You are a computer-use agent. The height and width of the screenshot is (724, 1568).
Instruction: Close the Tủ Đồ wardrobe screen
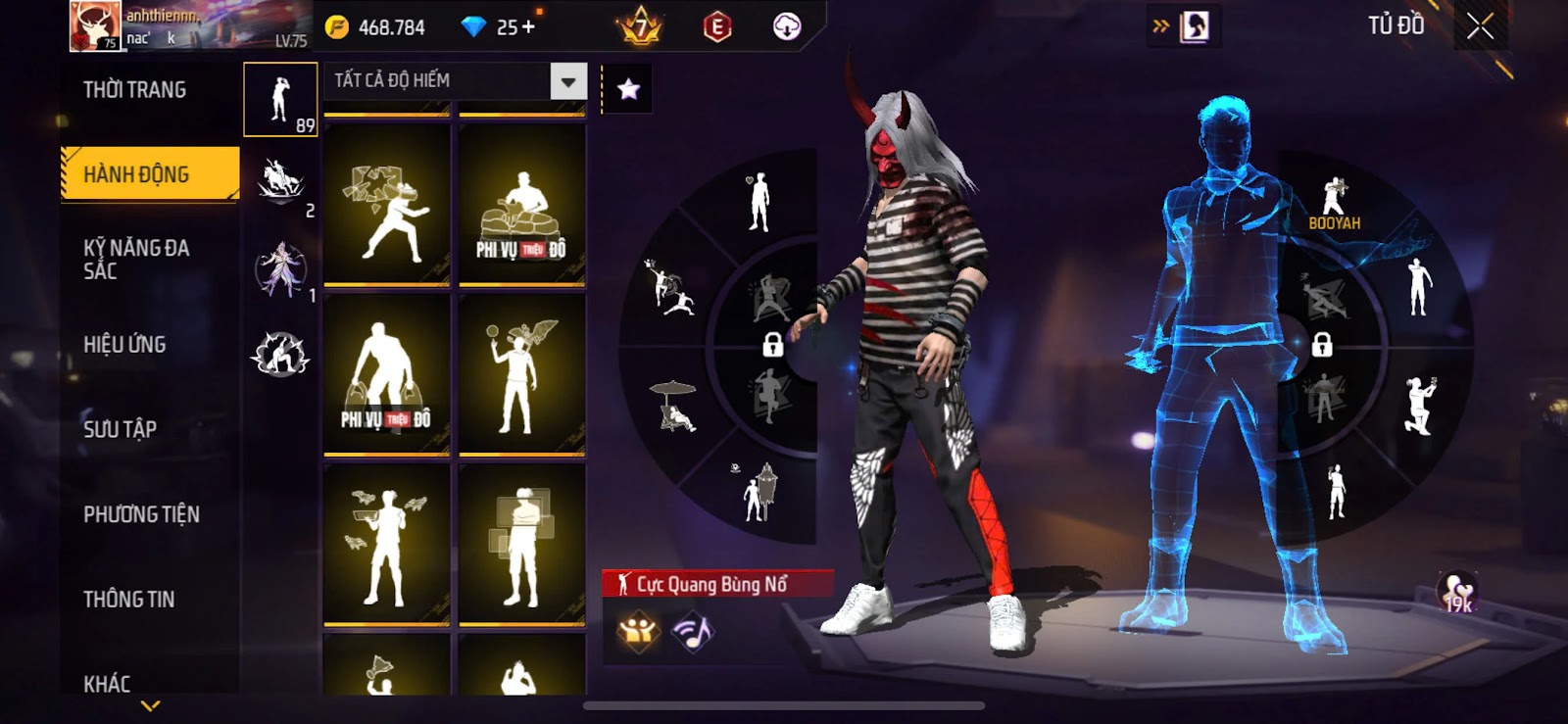1480,26
